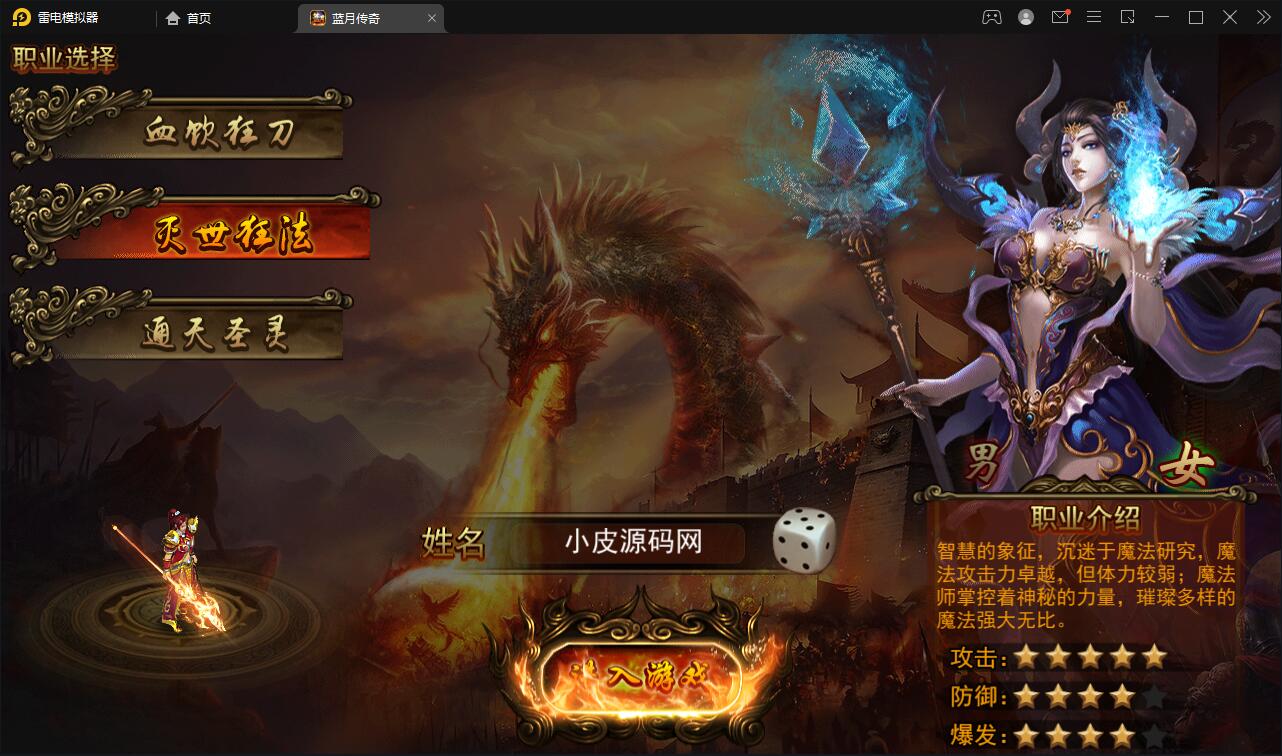Click the home icon on 首页 tab

point(172,18)
